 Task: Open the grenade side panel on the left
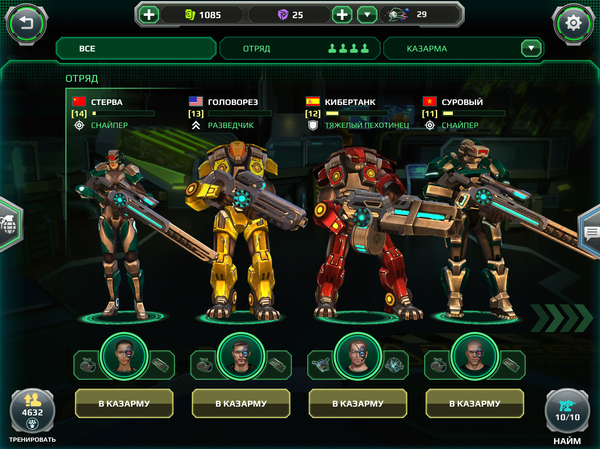[x=8, y=225]
